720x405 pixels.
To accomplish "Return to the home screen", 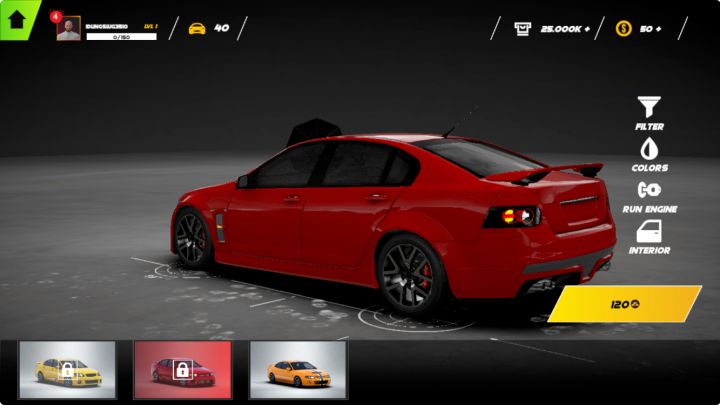I will (17, 18).
